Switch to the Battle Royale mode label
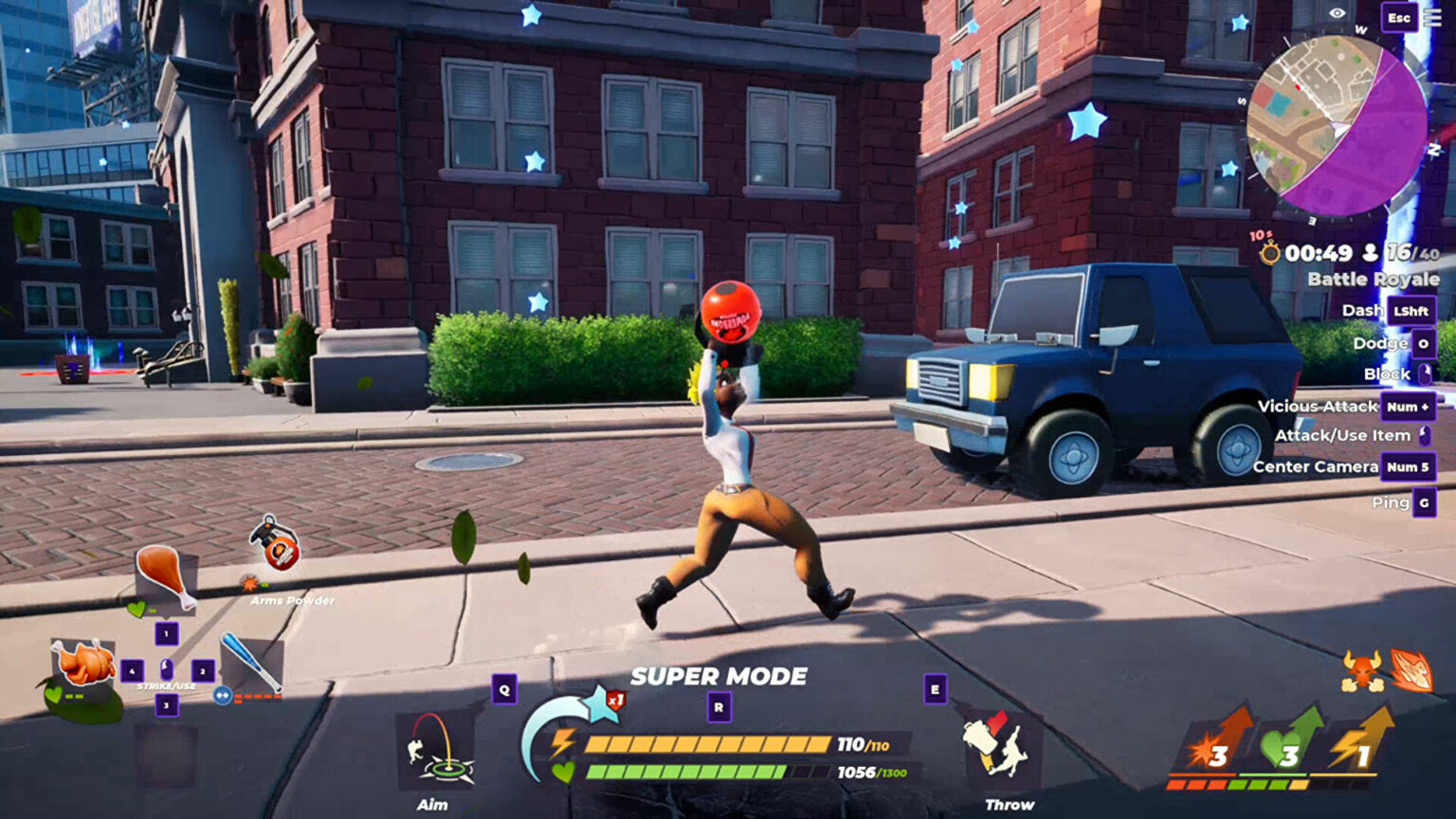This screenshot has width=1456, height=819. 1372,279
